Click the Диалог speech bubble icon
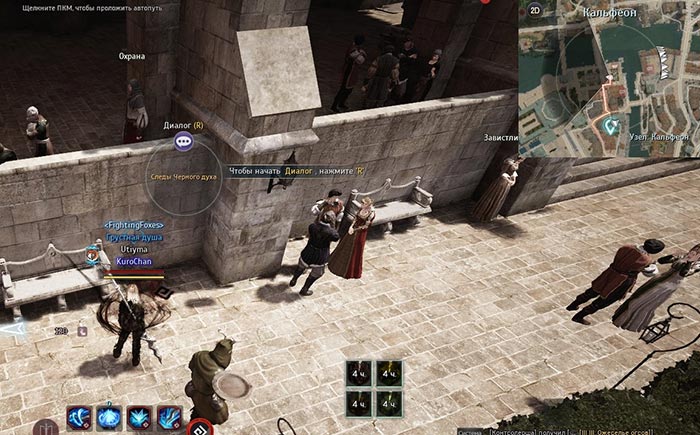700x435 pixels. click(184, 142)
